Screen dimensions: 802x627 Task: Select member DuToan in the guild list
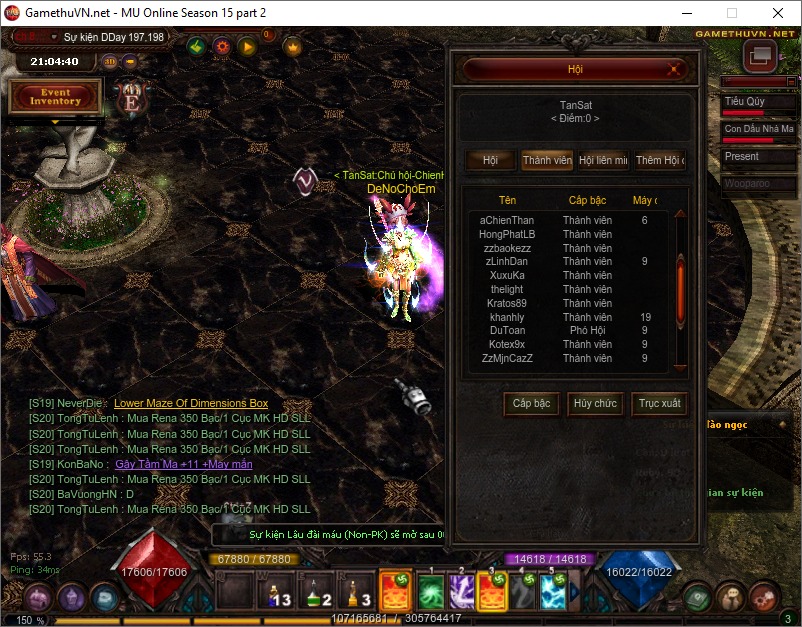pyautogui.click(x=507, y=330)
